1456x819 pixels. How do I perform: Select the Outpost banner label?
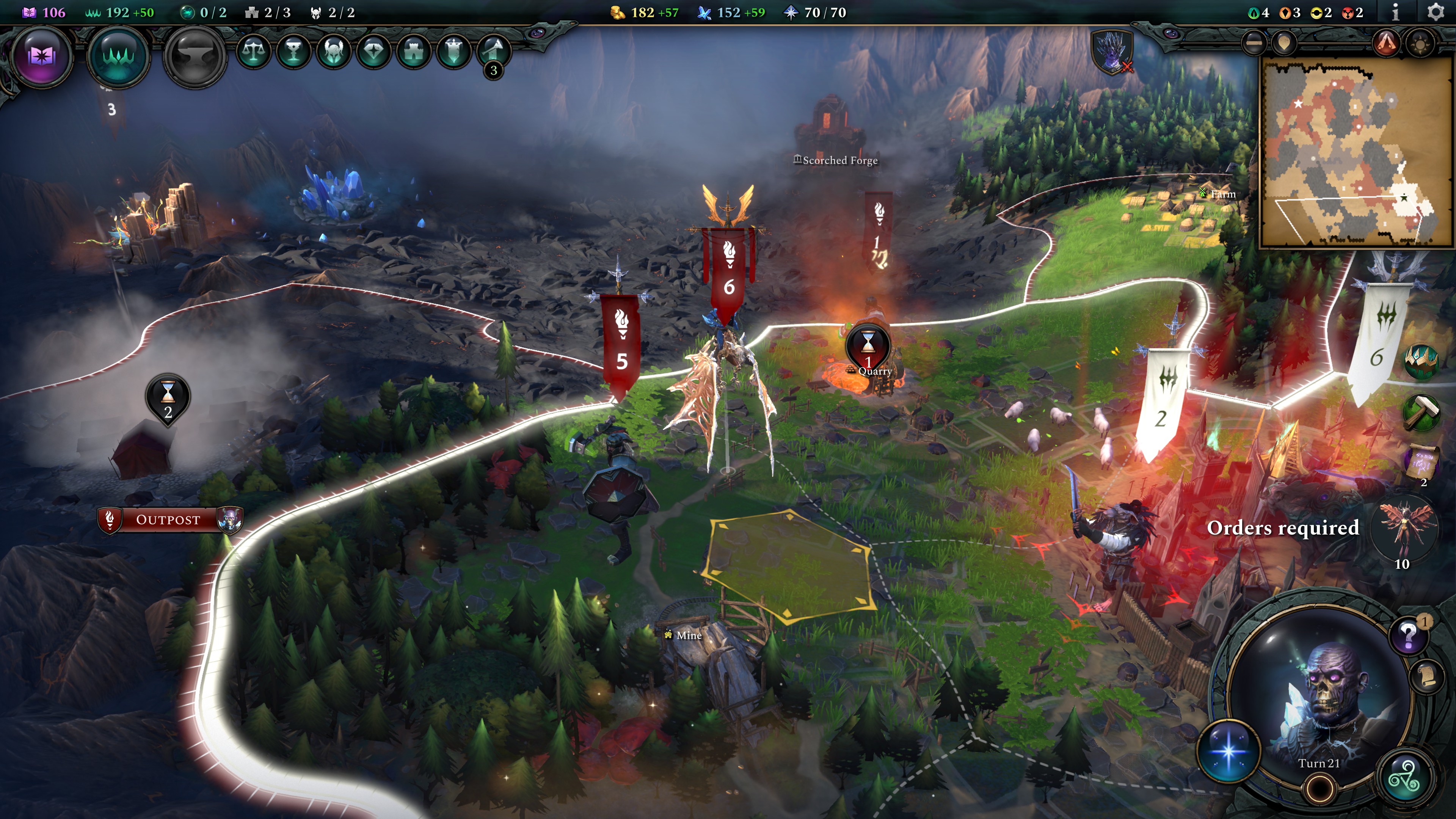tap(168, 519)
